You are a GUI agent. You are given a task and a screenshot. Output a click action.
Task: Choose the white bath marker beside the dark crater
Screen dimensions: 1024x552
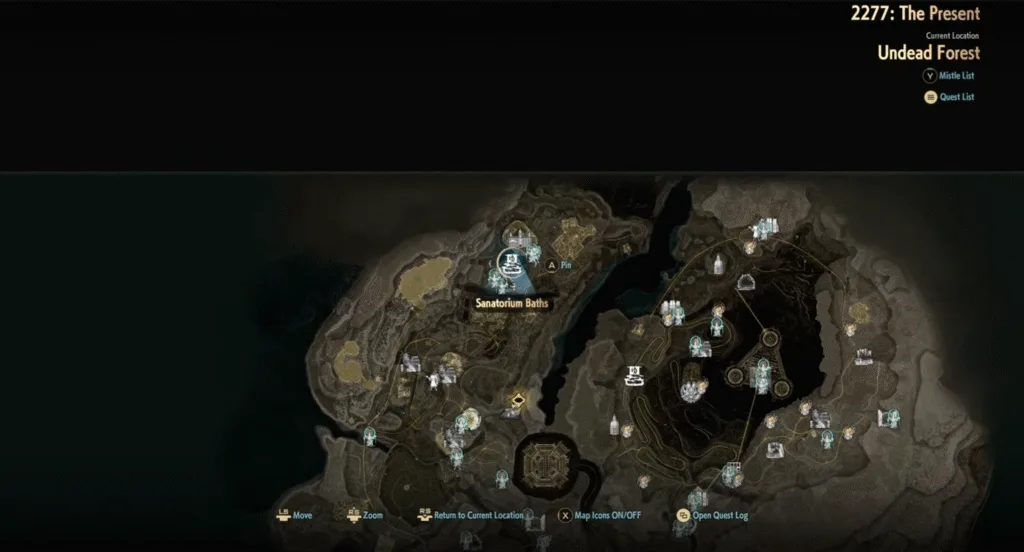tap(633, 376)
